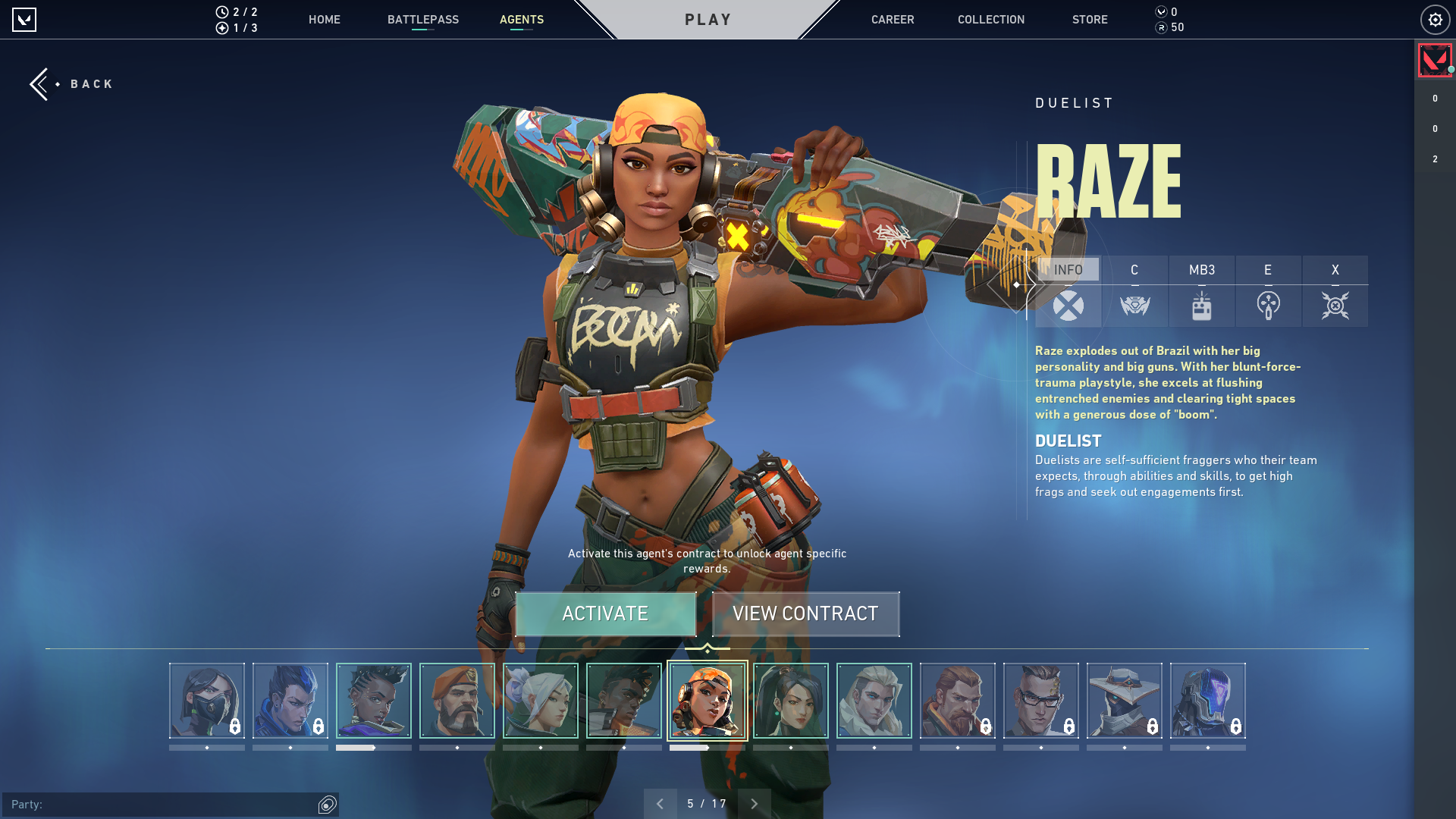Go to the previous agent page
Image resolution: width=1456 pixels, height=819 pixels.
pos(660,803)
